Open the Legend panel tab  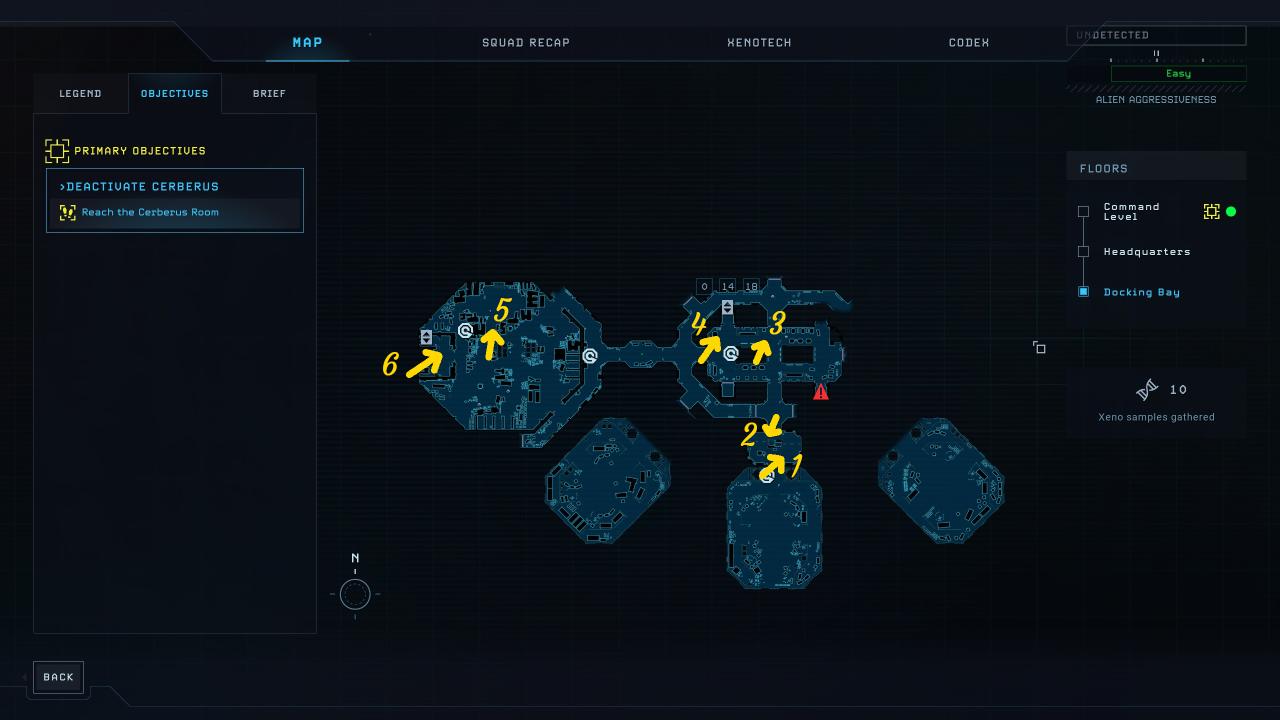click(x=80, y=94)
